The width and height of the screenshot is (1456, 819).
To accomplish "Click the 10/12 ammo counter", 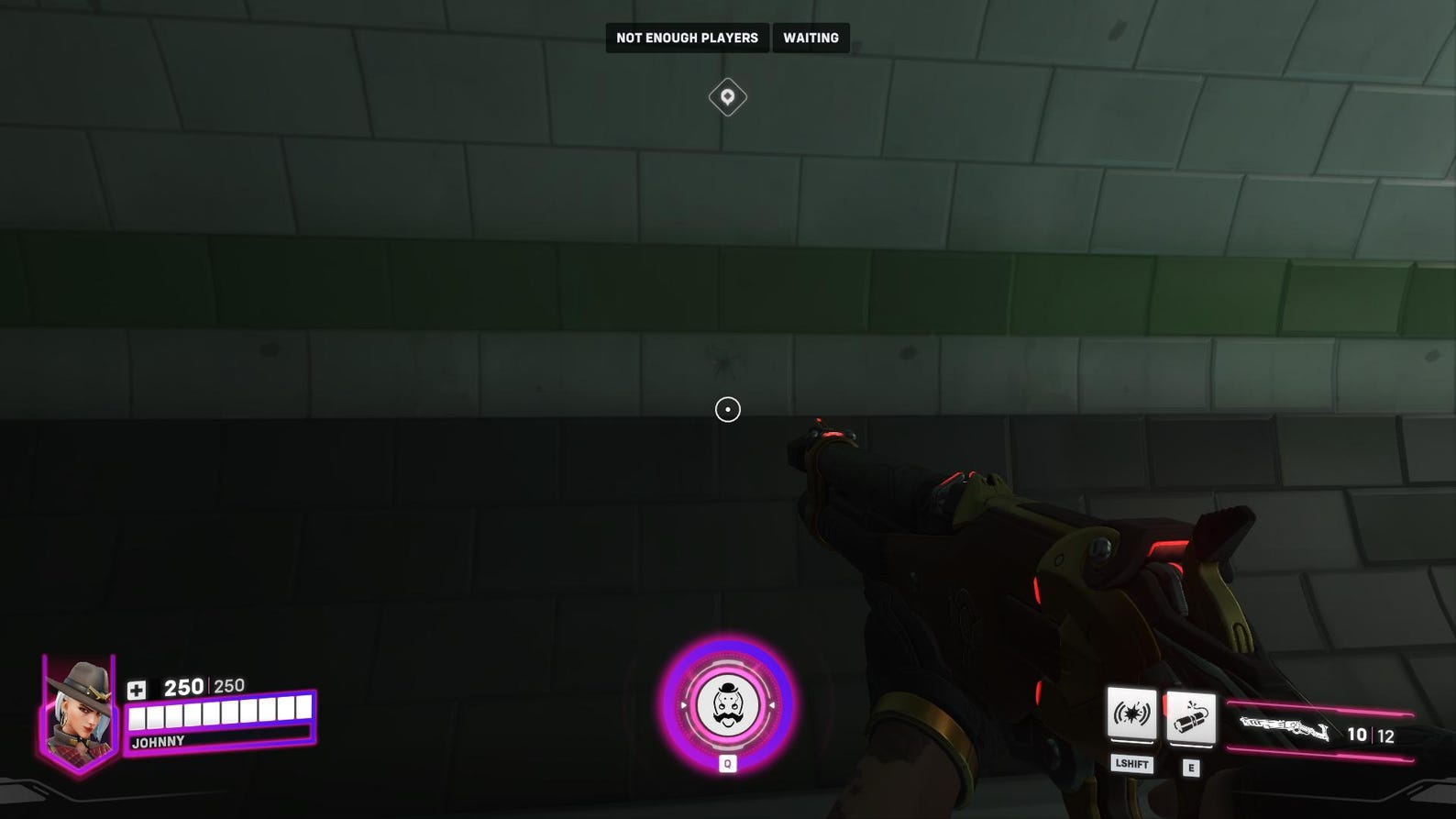I will coord(1369,733).
